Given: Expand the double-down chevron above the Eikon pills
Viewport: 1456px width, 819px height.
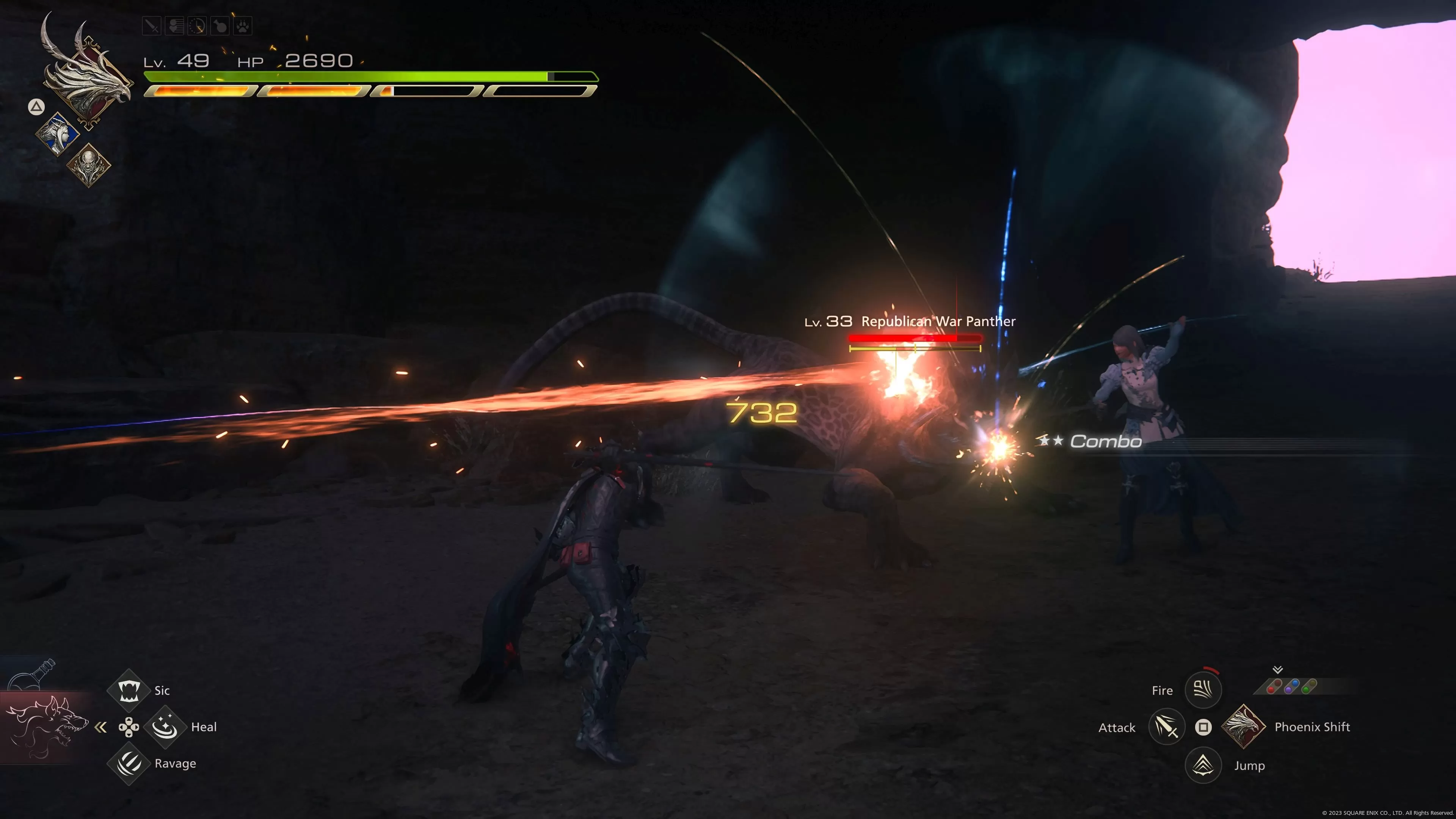Looking at the screenshot, I should (1278, 670).
